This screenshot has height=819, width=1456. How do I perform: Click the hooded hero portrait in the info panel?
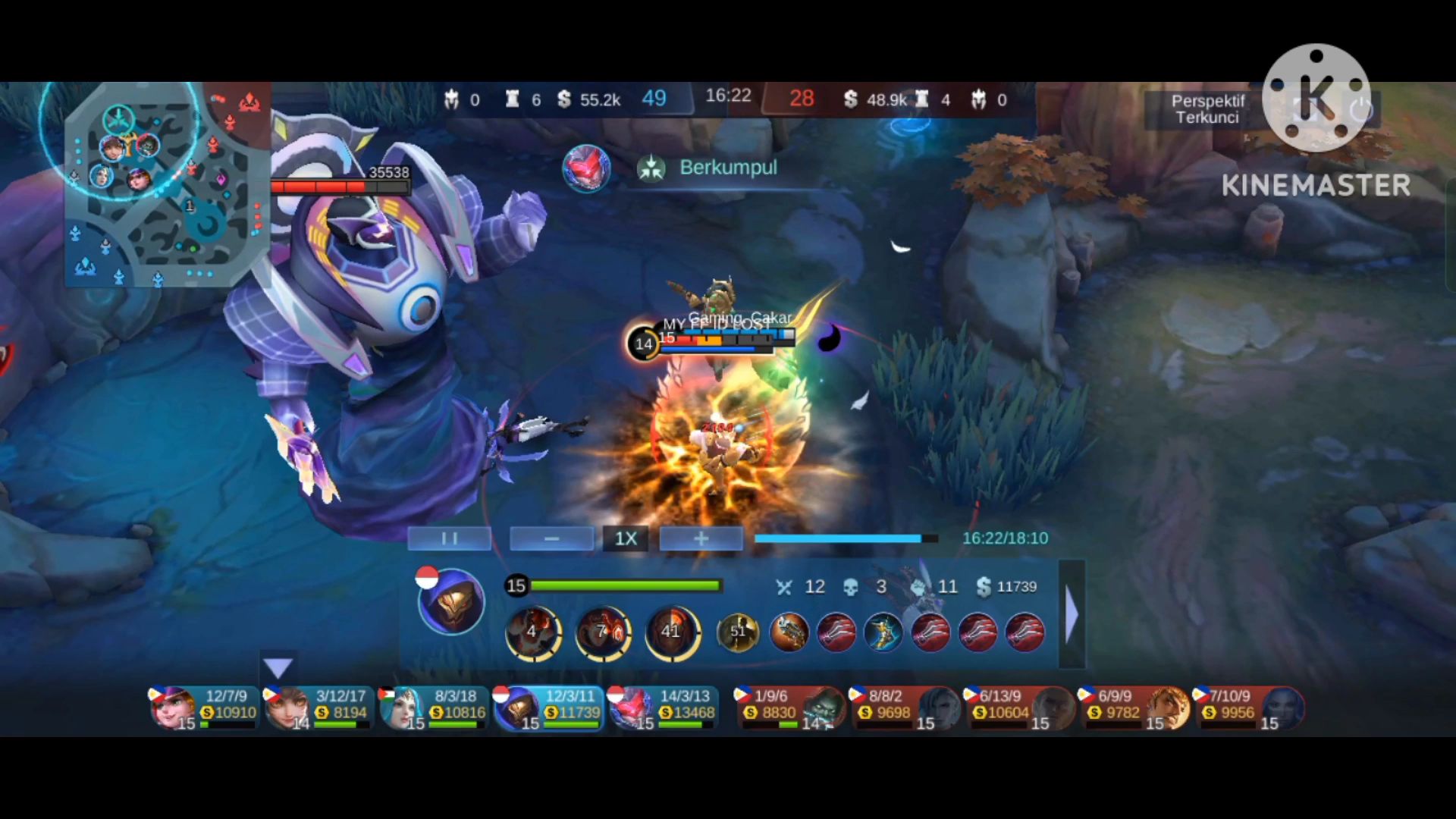[451, 603]
